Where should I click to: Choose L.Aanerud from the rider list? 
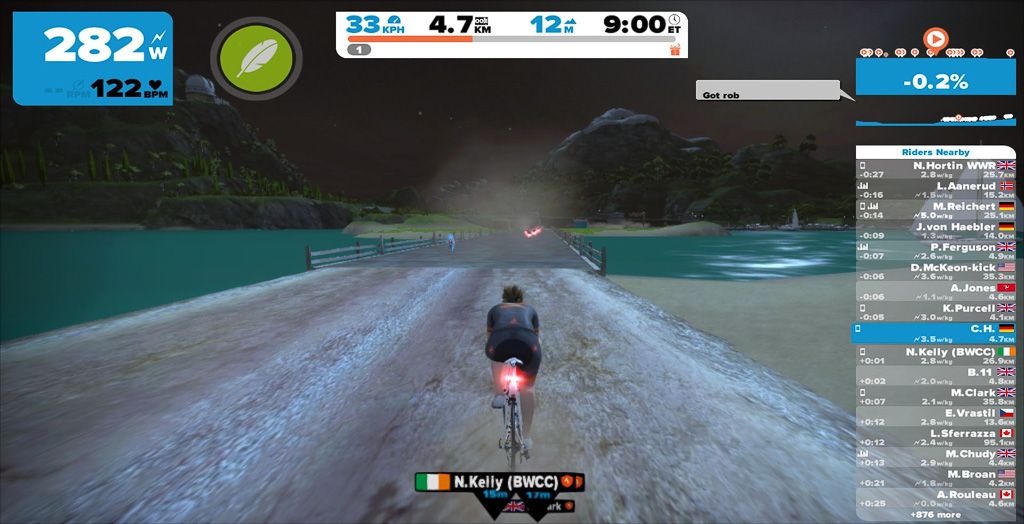point(935,190)
